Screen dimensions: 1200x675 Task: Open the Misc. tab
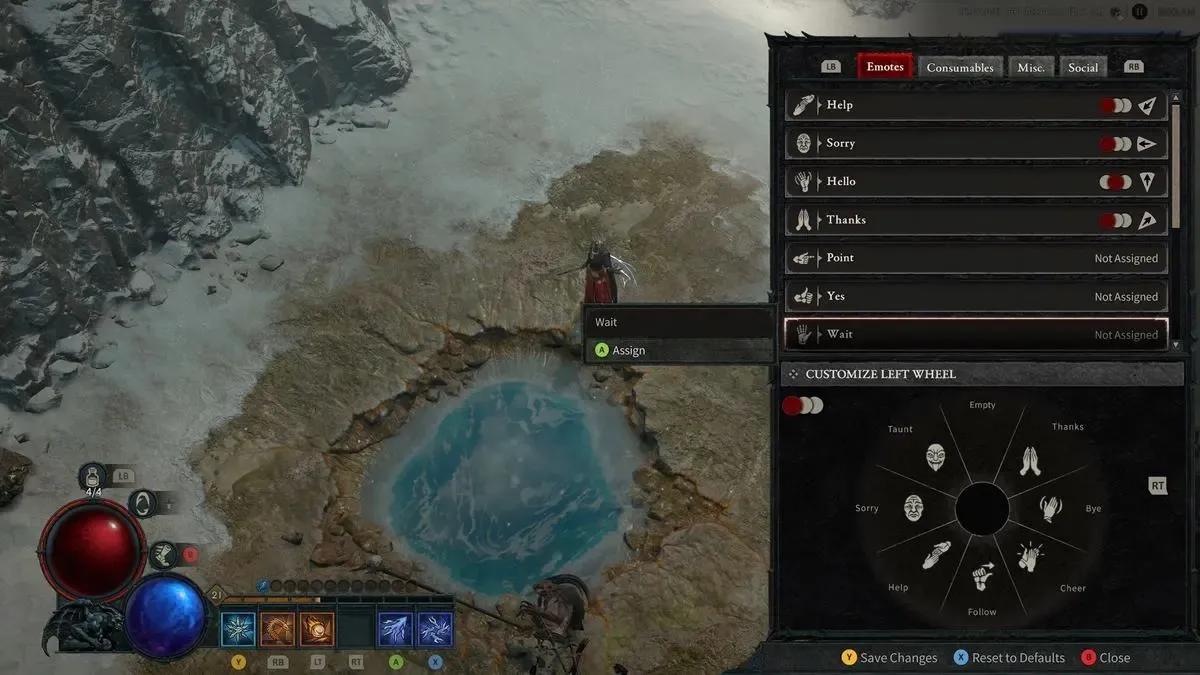tap(1031, 67)
